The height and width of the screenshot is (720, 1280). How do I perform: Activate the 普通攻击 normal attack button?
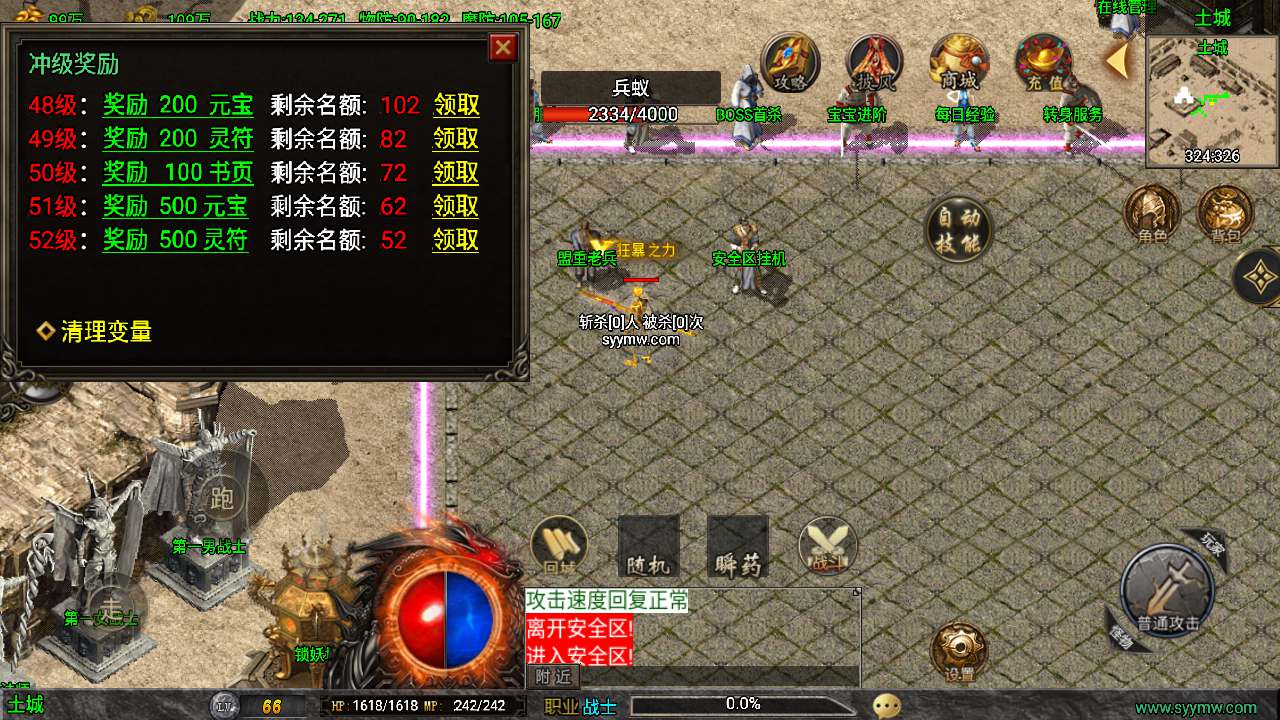1167,591
